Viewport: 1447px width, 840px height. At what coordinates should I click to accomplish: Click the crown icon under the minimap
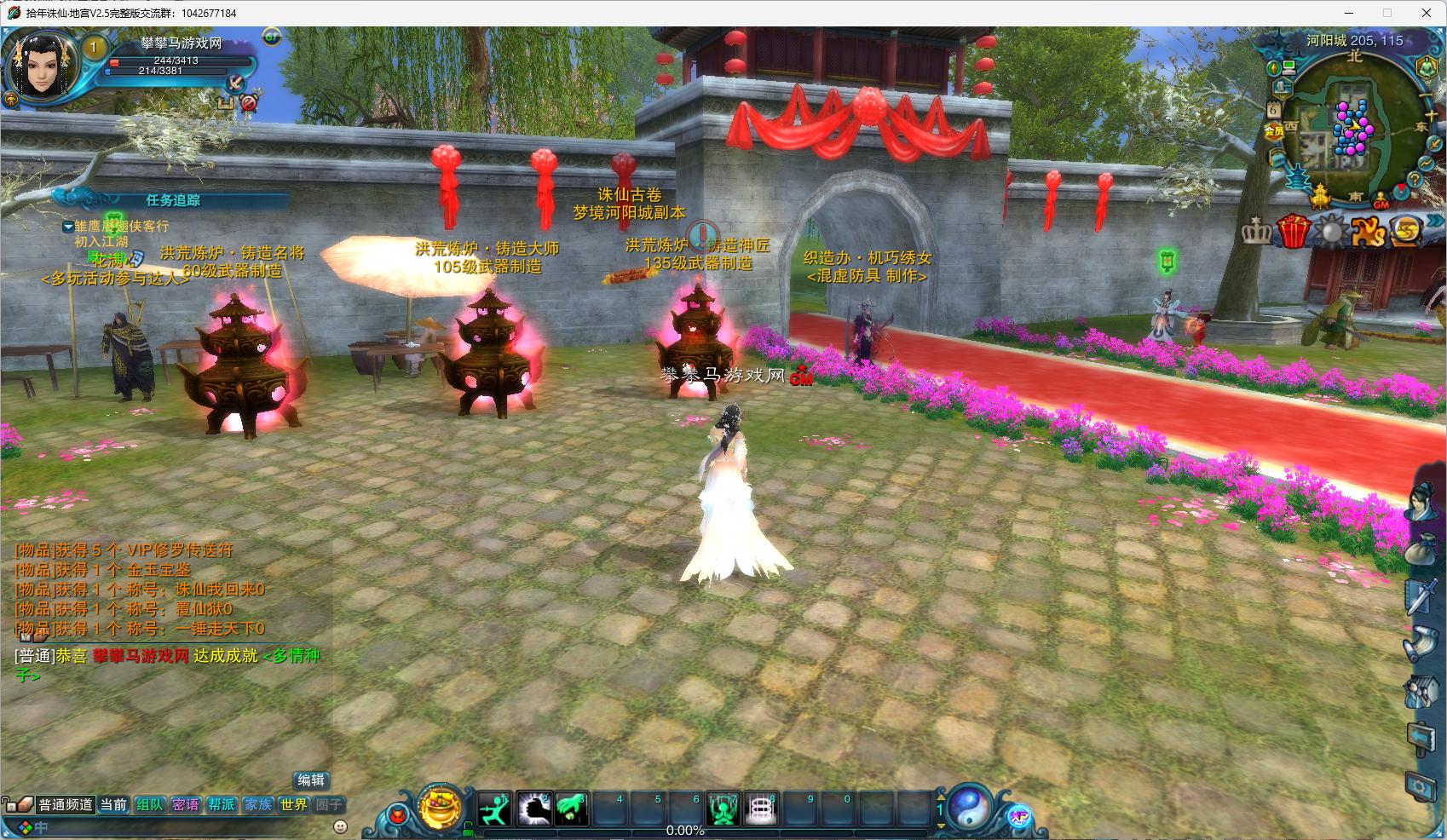pos(1255,231)
